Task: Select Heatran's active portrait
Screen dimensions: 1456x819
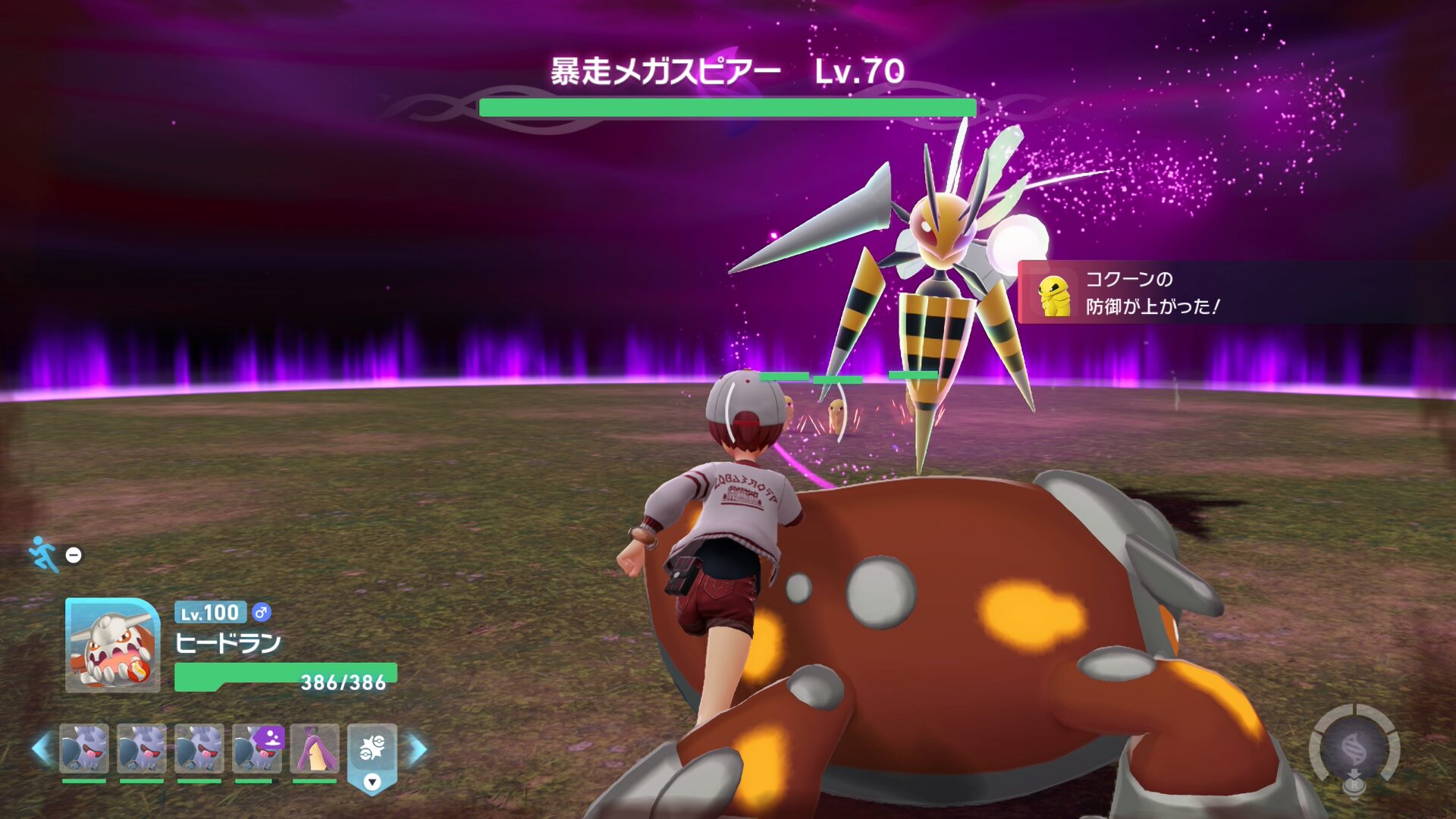Action: click(x=112, y=645)
